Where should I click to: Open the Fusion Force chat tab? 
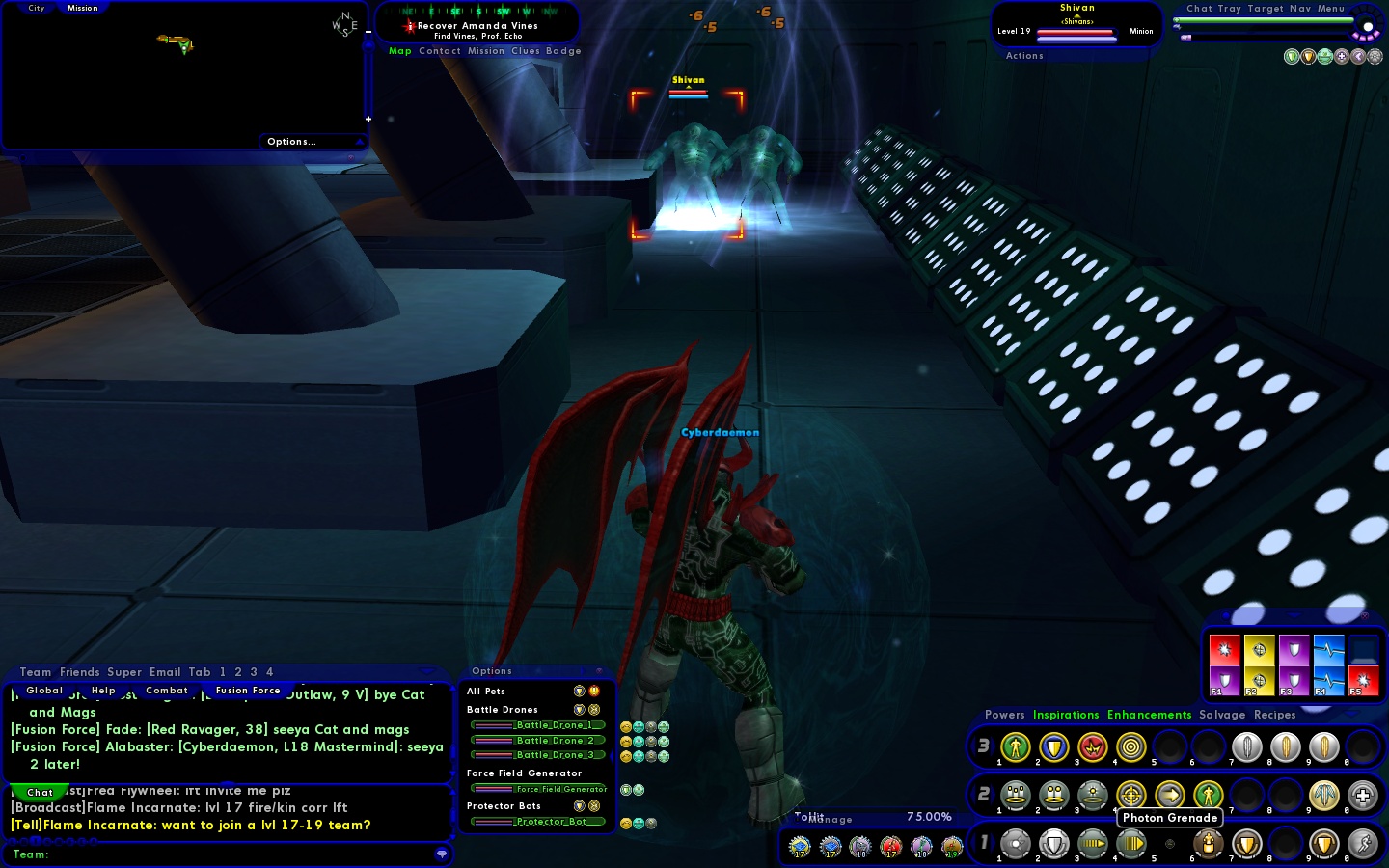click(248, 691)
